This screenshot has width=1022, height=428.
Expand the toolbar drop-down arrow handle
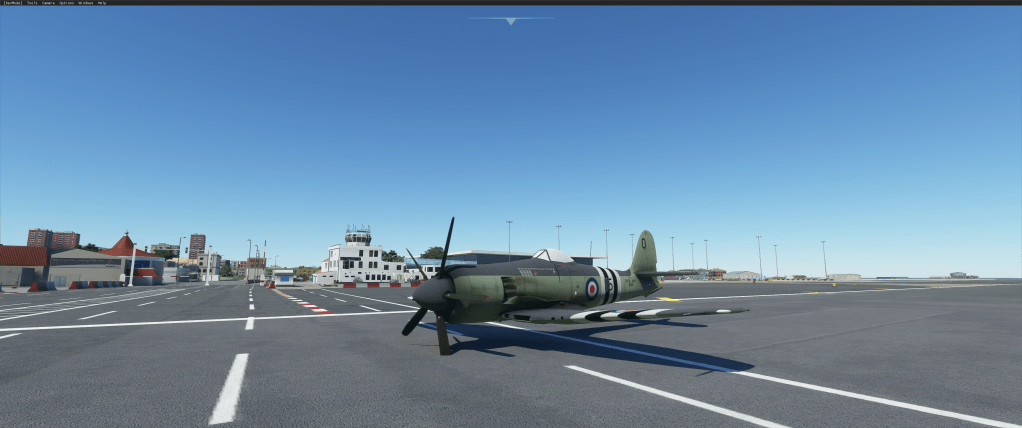(511, 20)
